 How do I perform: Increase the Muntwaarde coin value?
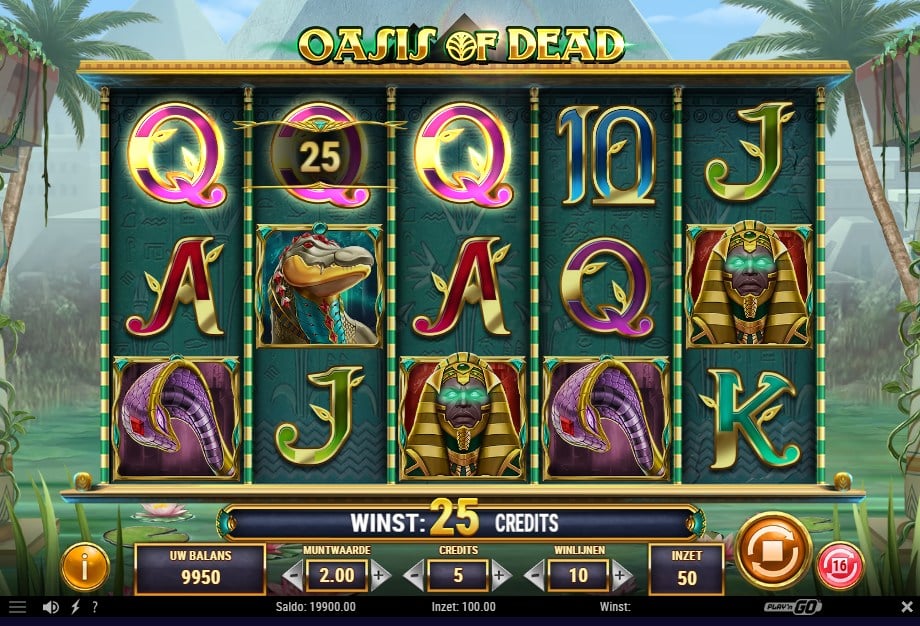(379, 575)
